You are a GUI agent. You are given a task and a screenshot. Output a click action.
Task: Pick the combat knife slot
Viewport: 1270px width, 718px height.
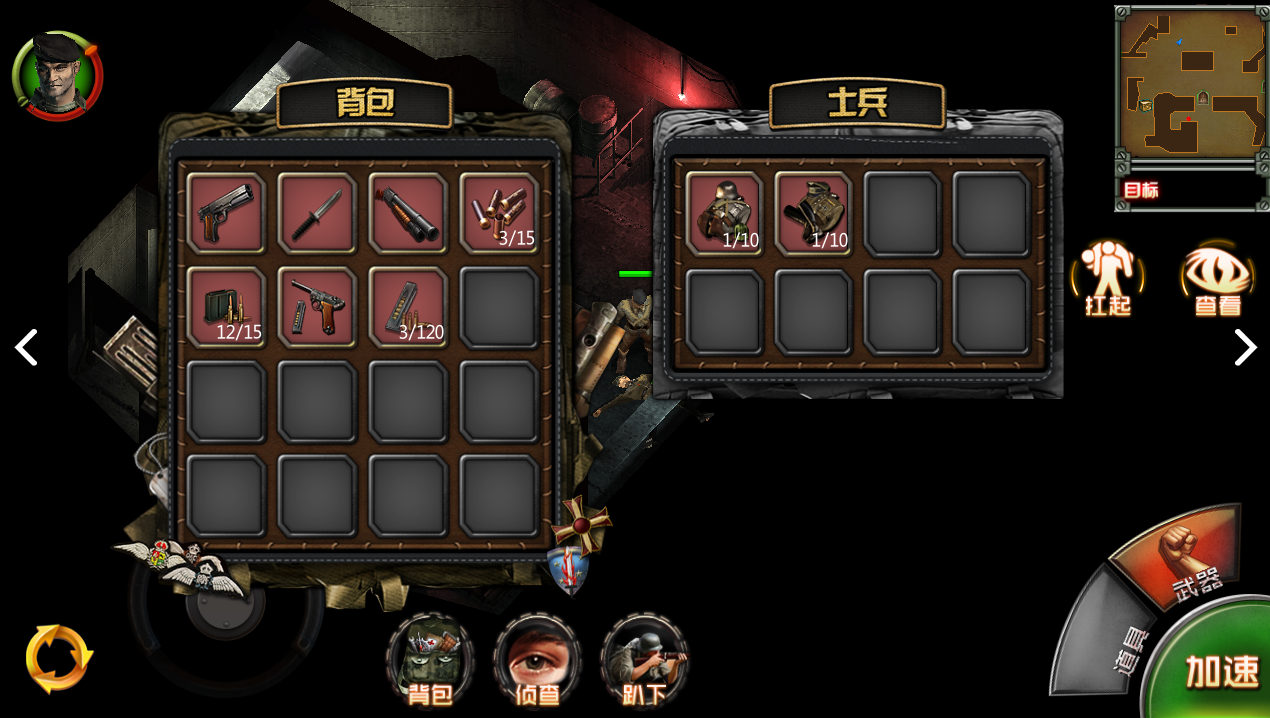pyautogui.click(x=317, y=213)
